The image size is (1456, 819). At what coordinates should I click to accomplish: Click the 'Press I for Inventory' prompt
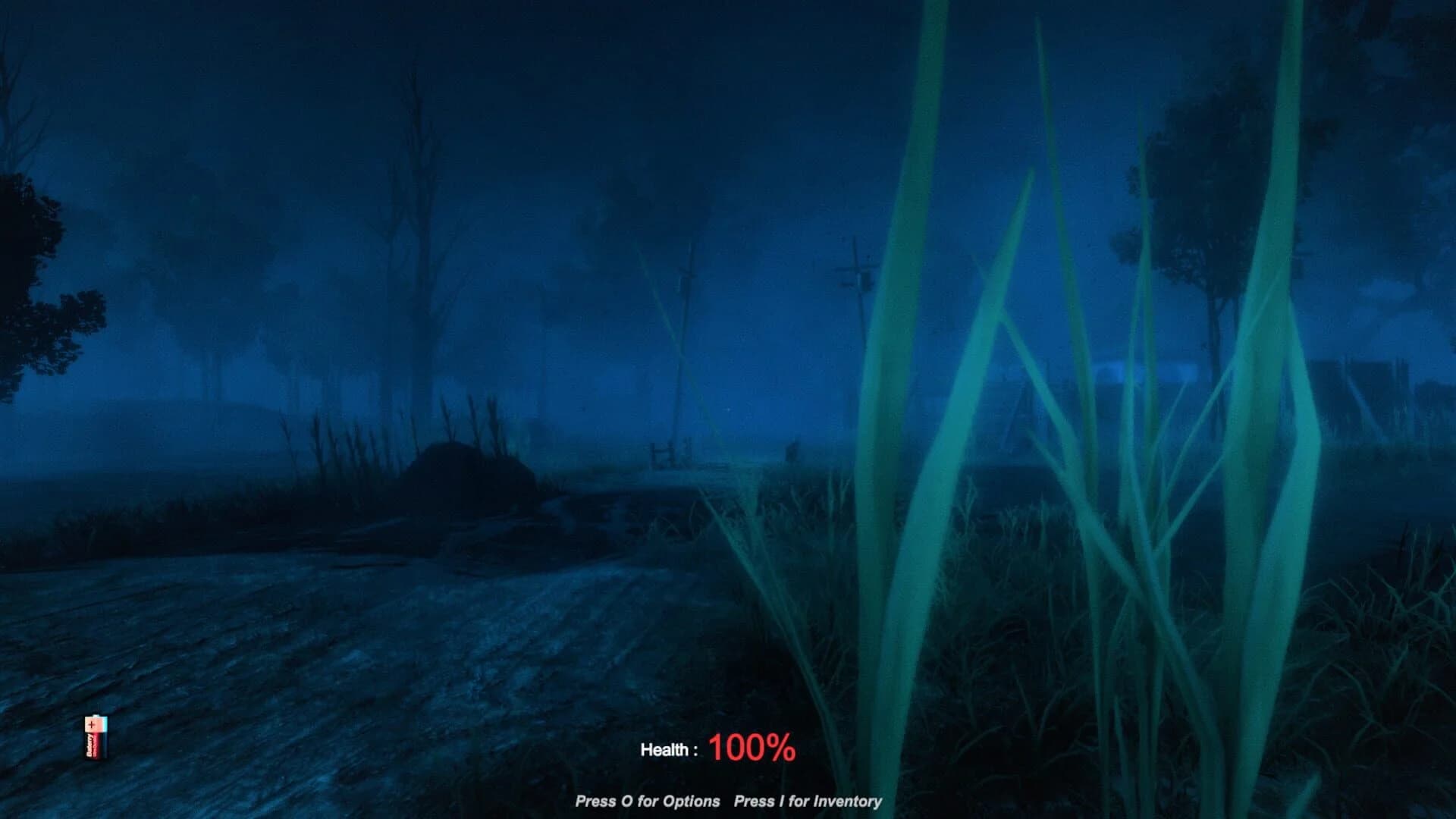click(x=808, y=800)
